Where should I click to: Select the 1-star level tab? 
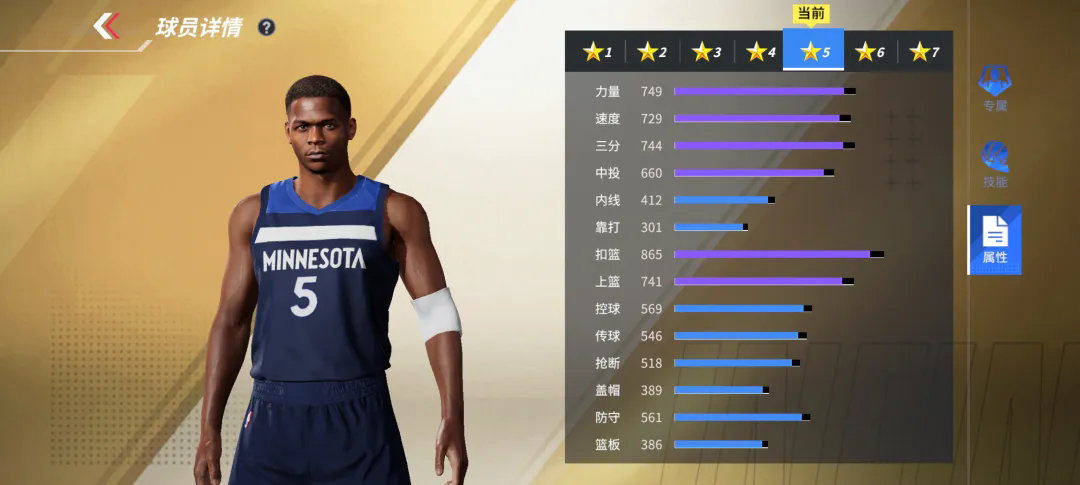click(597, 51)
